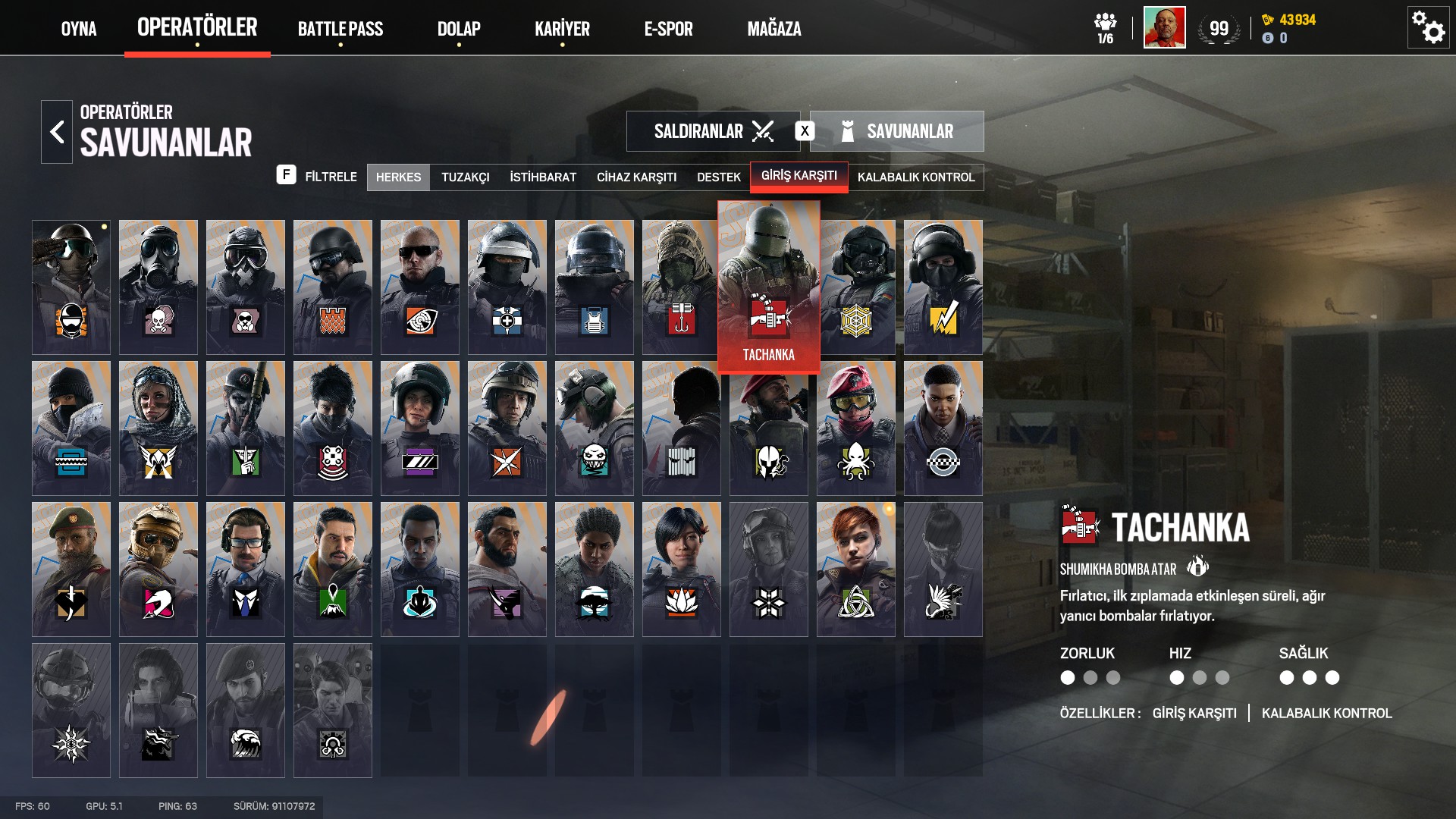
Task: Switch to the KARİYER page
Action: coord(562,29)
